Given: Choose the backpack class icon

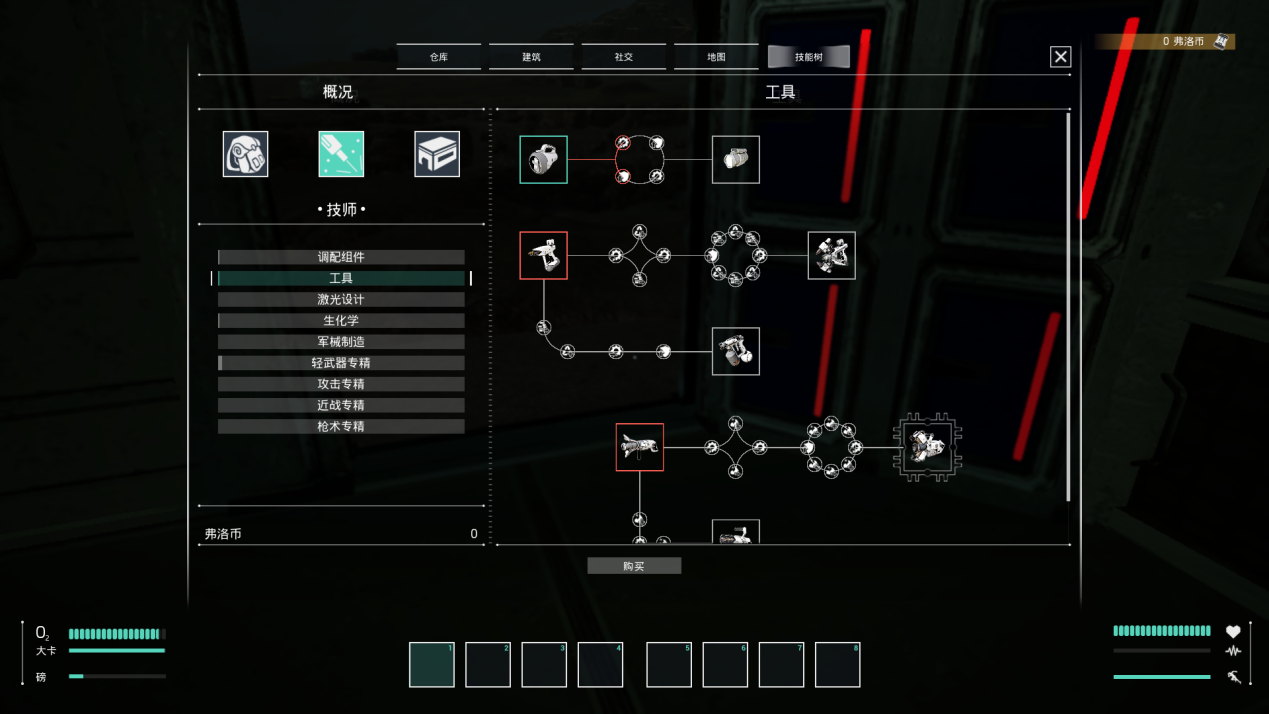Looking at the screenshot, I should [245, 154].
